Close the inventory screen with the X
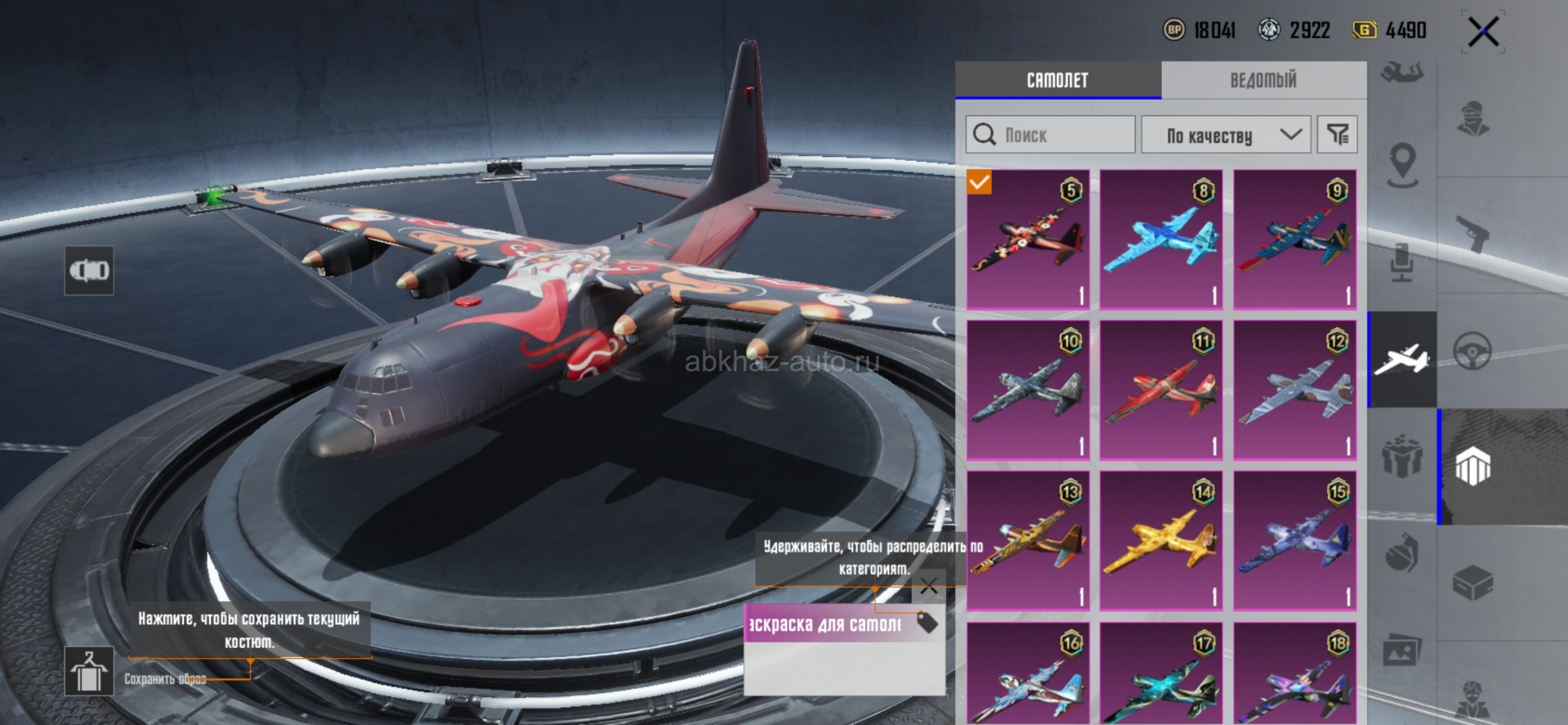1568x725 pixels. click(1483, 33)
